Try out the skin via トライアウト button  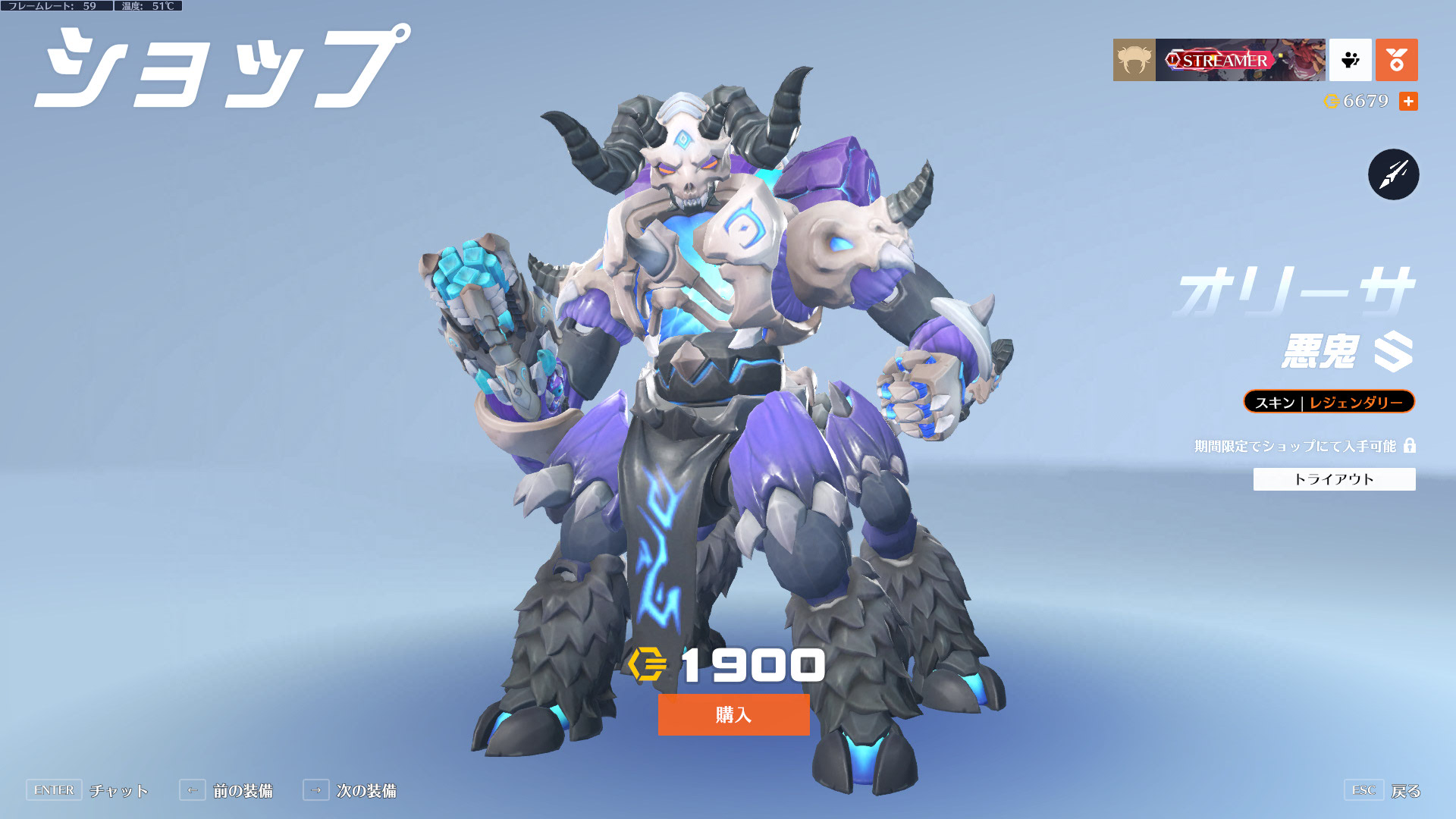point(1334,479)
